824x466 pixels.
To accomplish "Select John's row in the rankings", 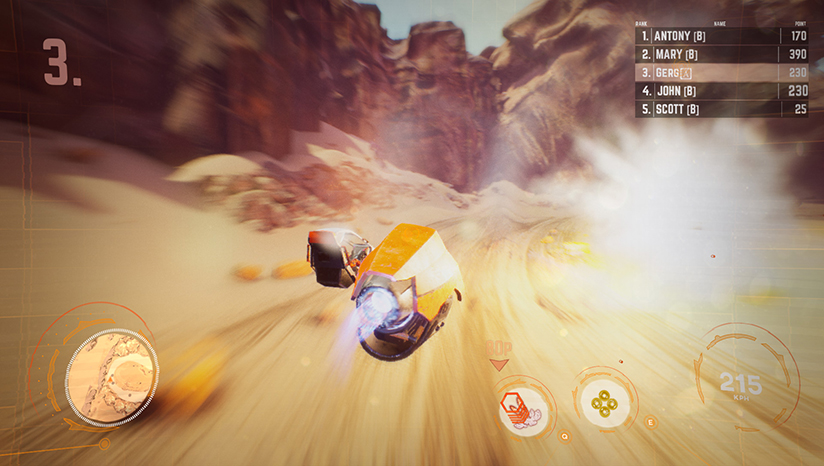I will click(x=723, y=90).
